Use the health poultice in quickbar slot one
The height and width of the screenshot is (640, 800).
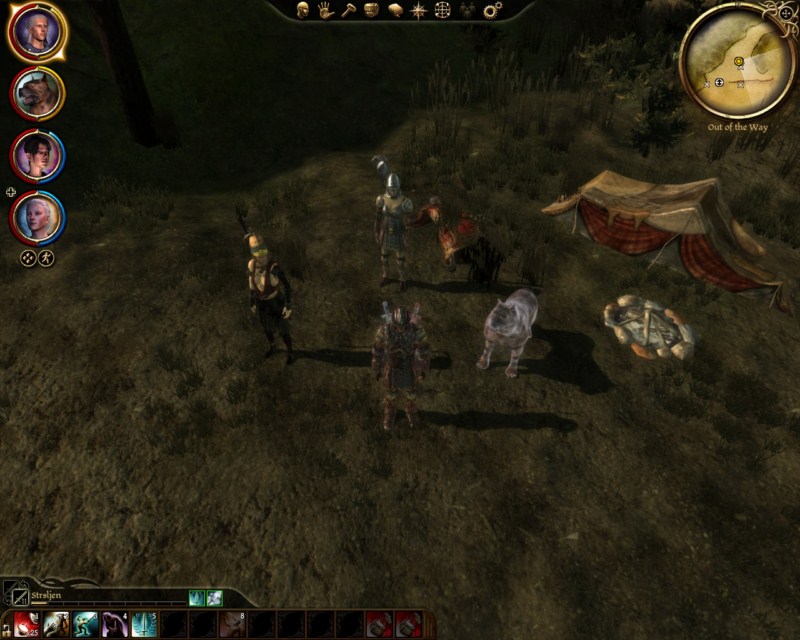pos(27,624)
